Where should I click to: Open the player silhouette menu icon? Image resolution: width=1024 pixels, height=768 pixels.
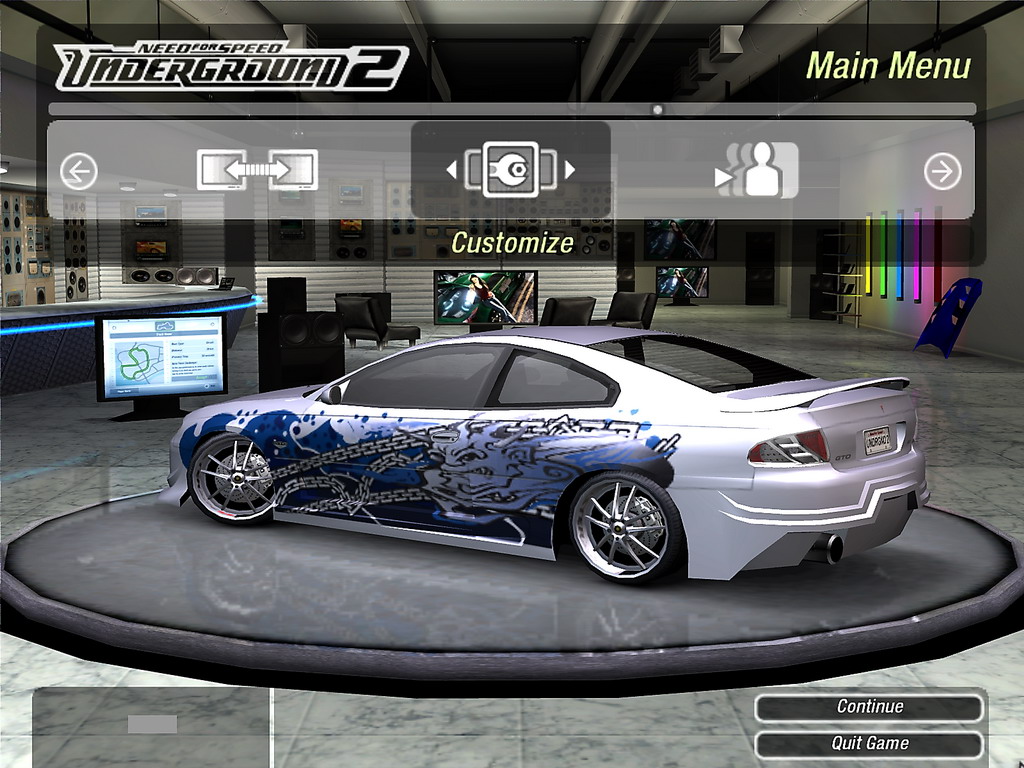(758, 171)
